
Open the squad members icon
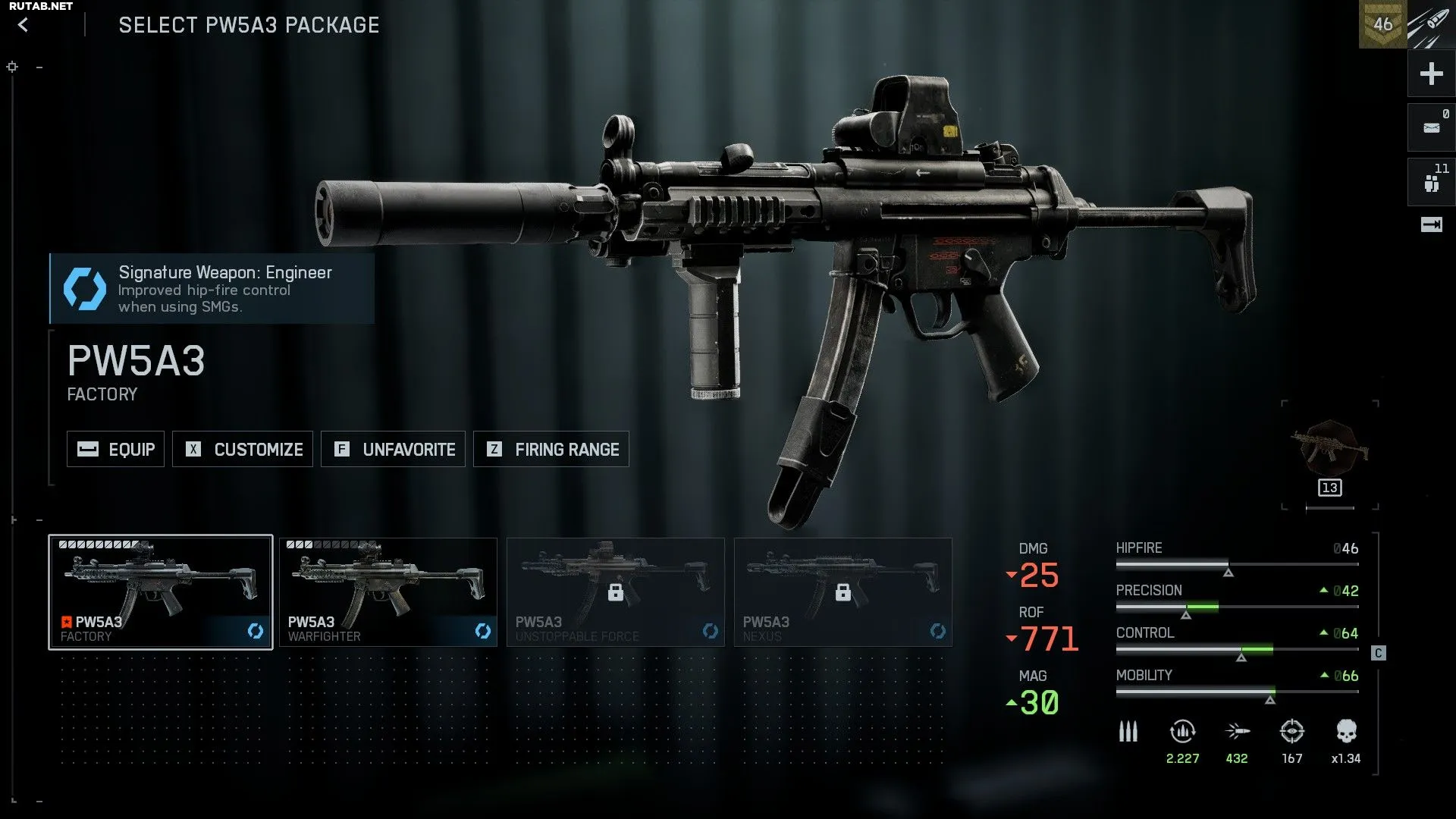(x=1431, y=183)
